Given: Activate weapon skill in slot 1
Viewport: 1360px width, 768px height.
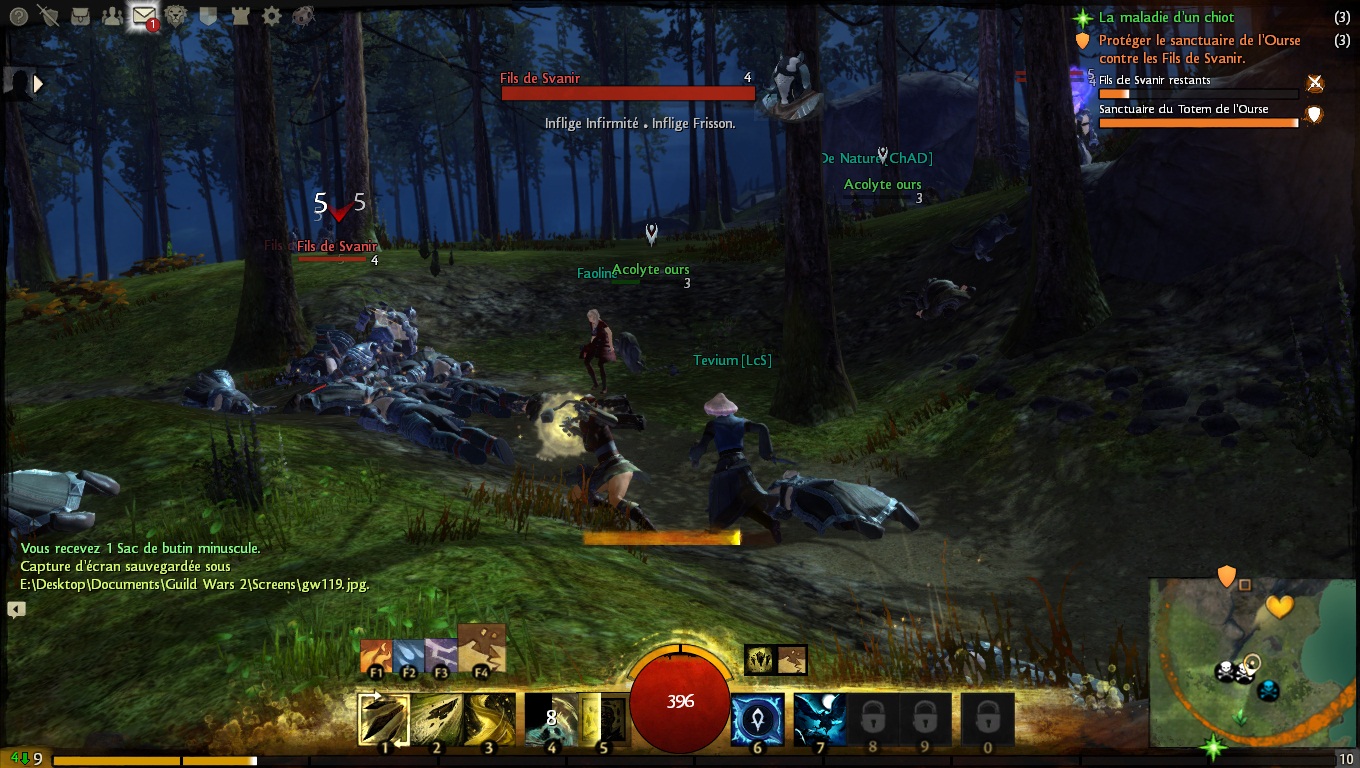Looking at the screenshot, I should pyautogui.click(x=384, y=719).
